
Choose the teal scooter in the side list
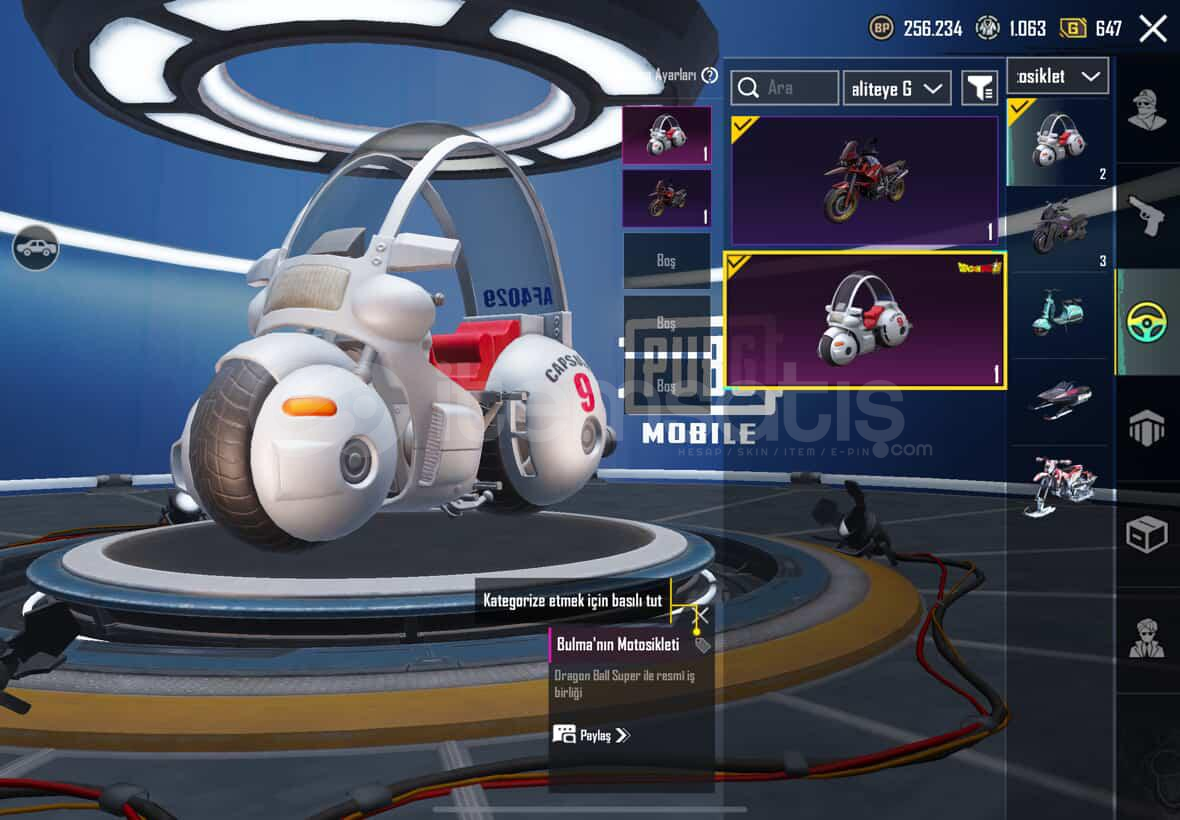1059,314
